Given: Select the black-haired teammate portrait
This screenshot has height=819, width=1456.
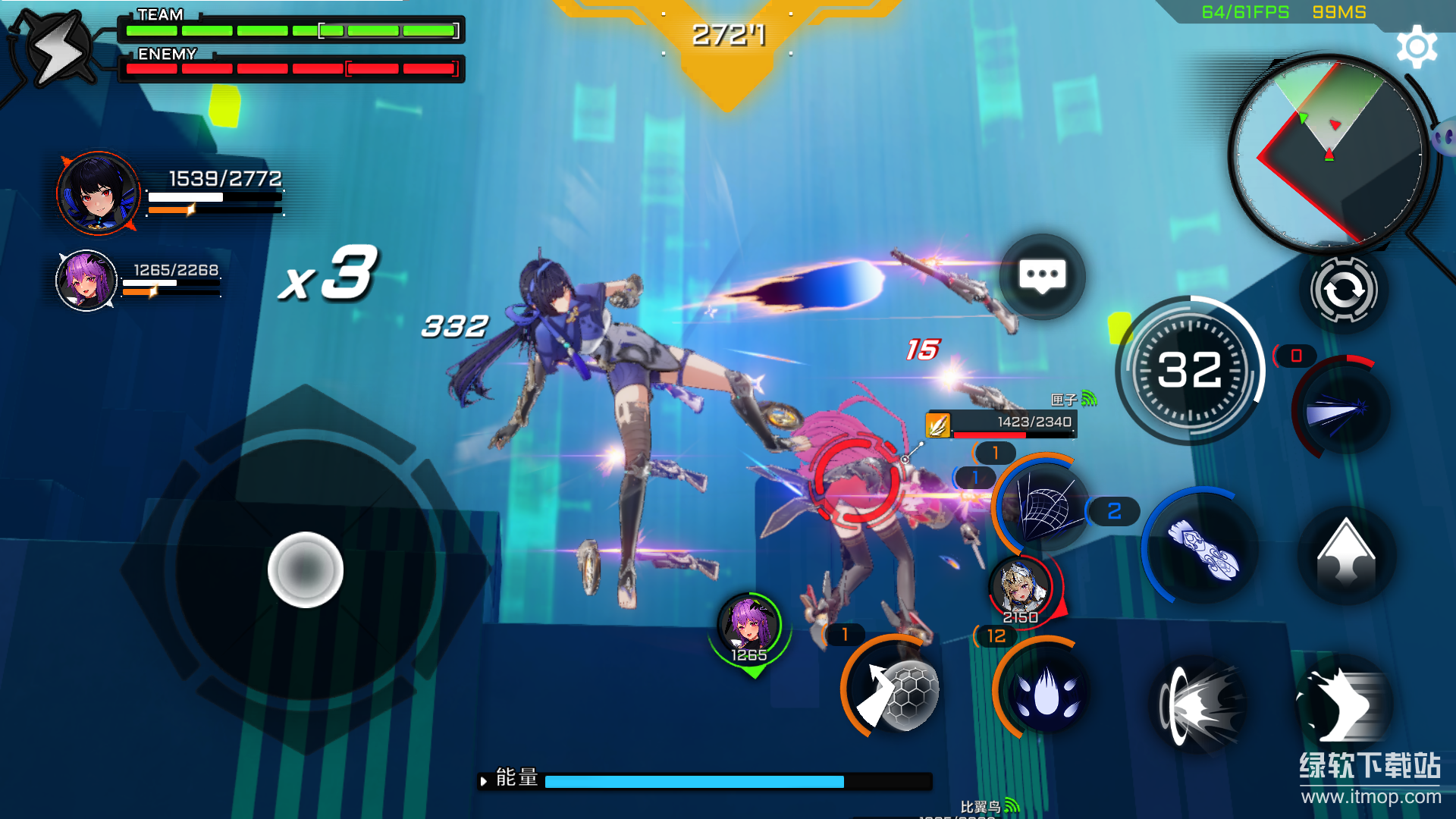Looking at the screenshot, I should (x=99, y=193).
